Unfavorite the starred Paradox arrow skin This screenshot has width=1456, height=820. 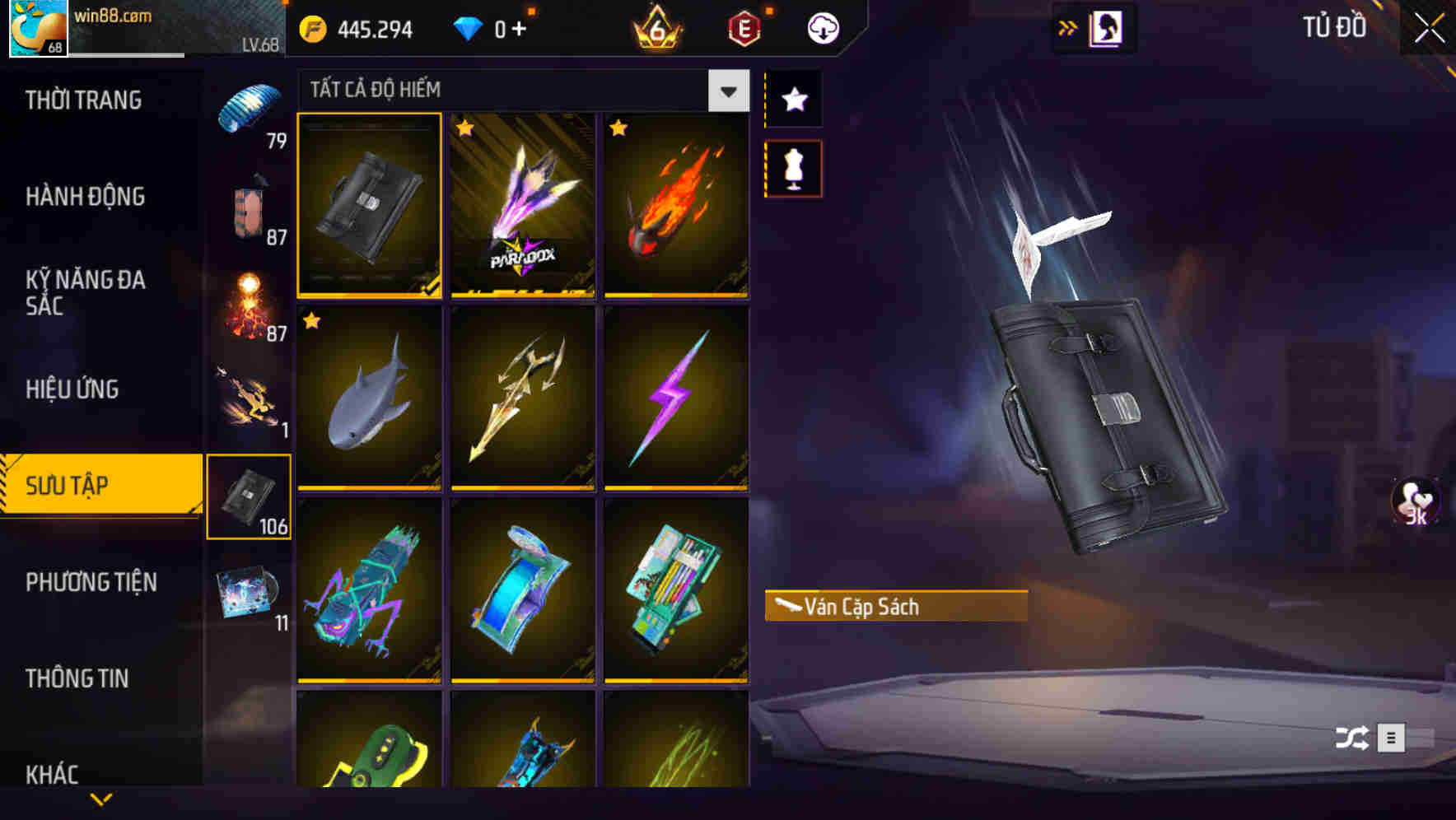(469, 129)
